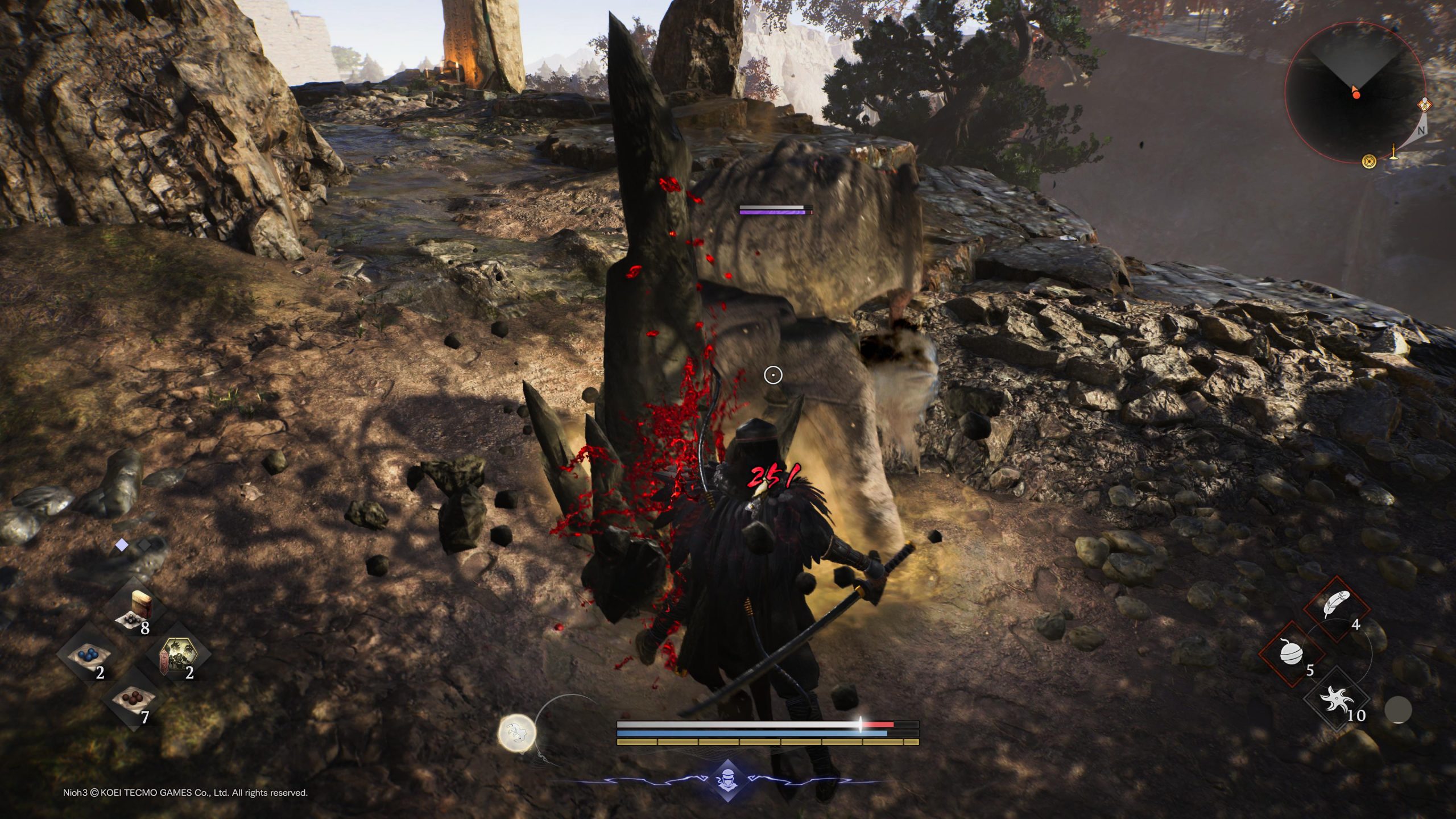Click the golden shrine marker on minimap
This screenshot has width=1456, height=819.
coord(1393,152)
